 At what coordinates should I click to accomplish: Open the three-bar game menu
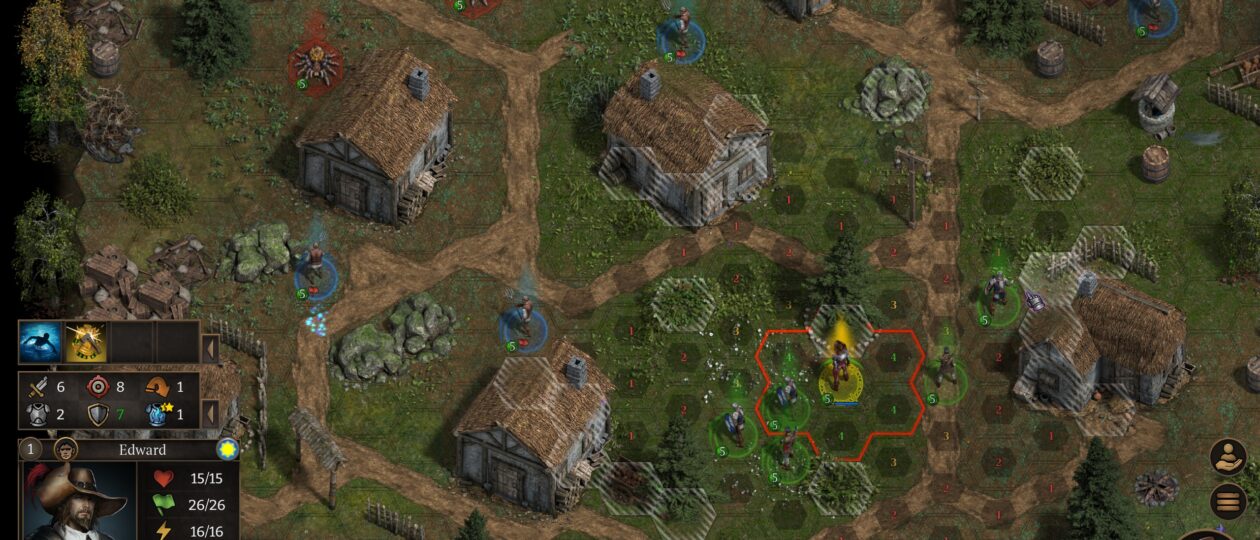coord(1227,501)
